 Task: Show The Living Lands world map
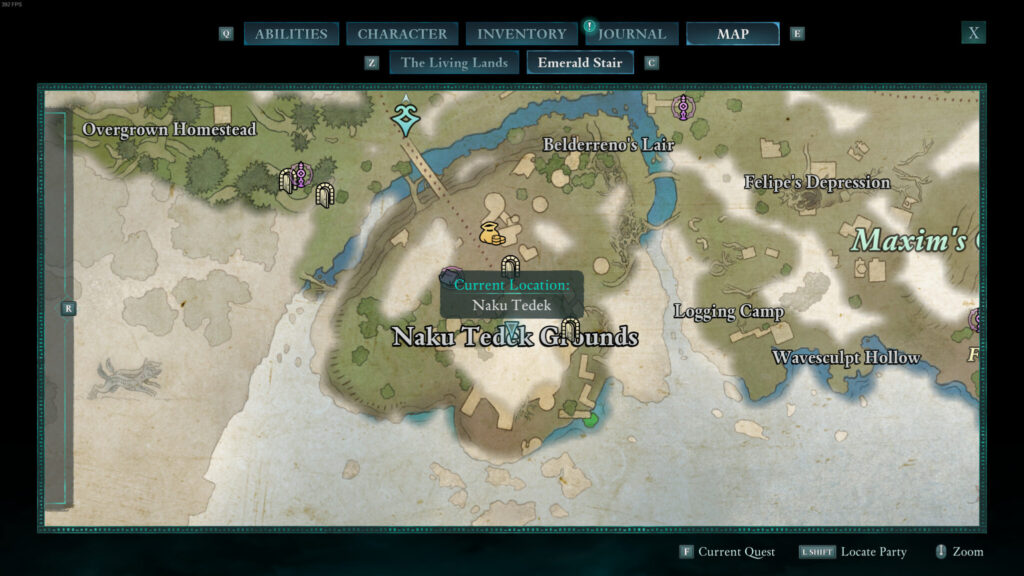tap(454, 63)
